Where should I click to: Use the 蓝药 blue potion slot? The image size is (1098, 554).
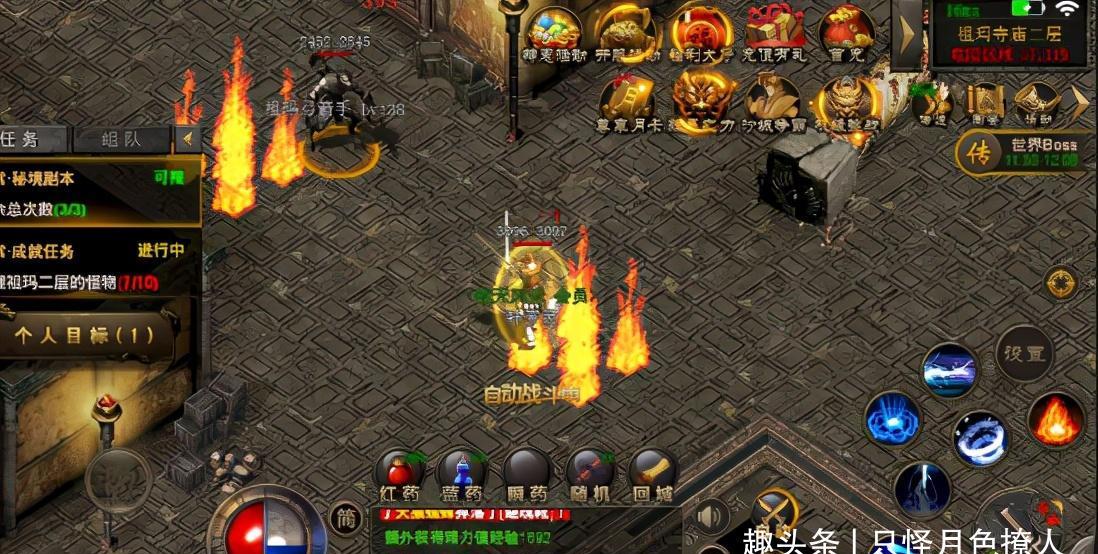(462, 472)
